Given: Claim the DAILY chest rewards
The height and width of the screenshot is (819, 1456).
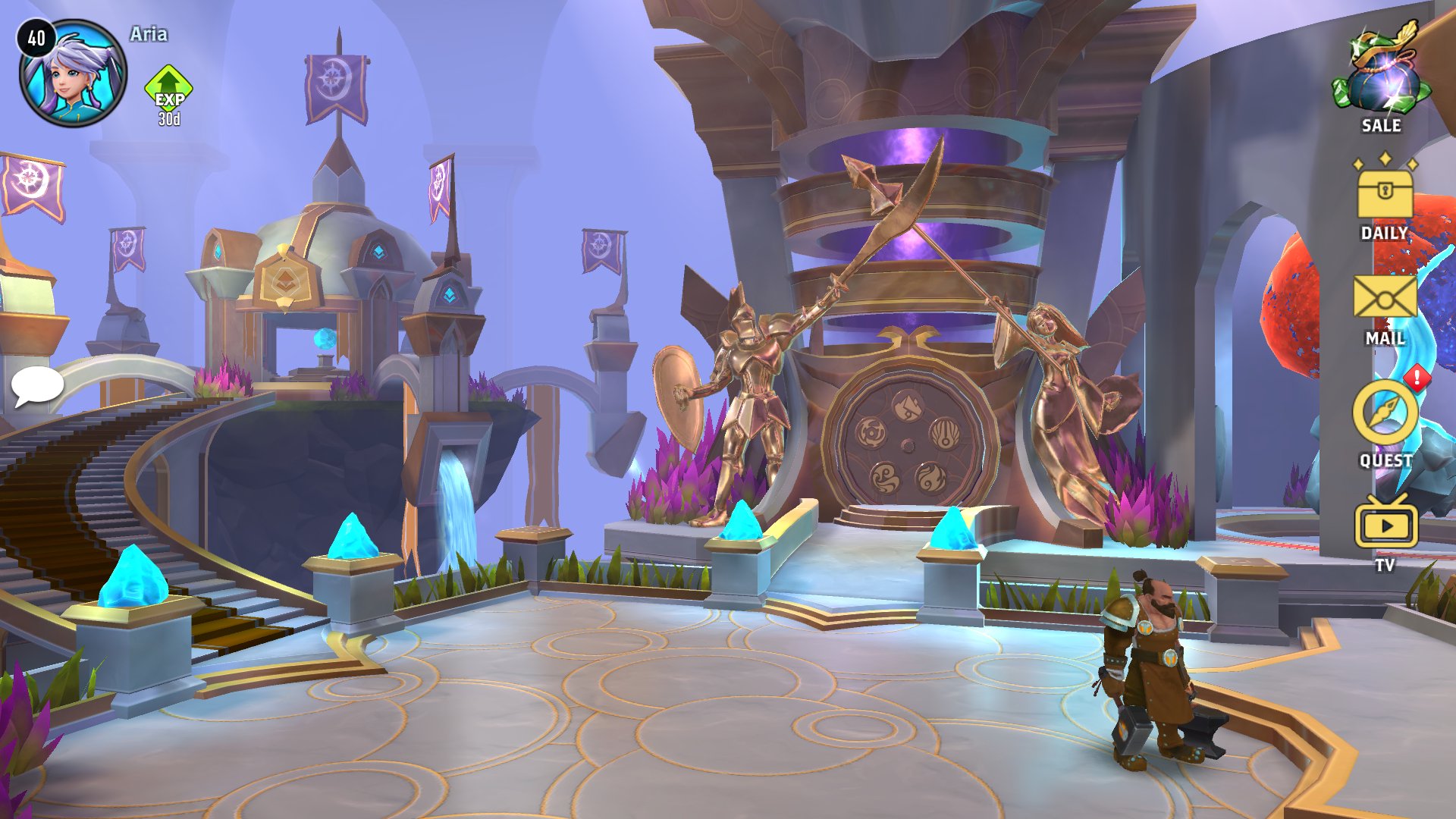Looking at the screenshot, I should click(1385, 196).
